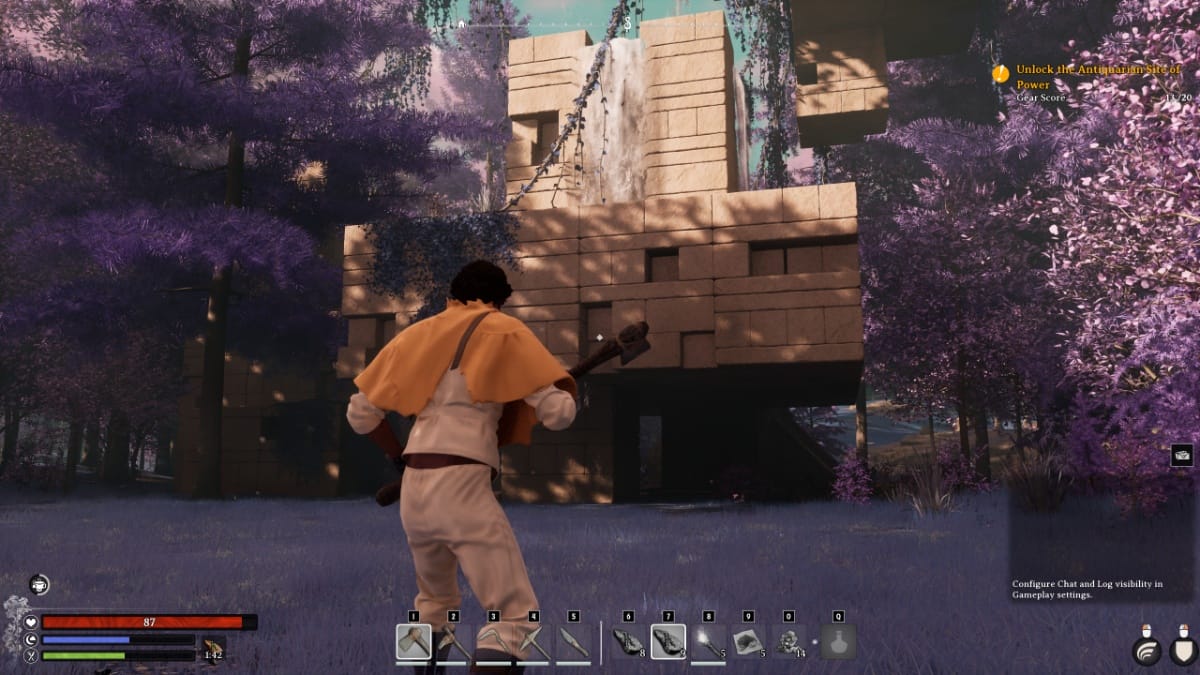Click the empty potion flask slot
Image resolution: width=1200 pixels, height=675 pixels.
838,642
